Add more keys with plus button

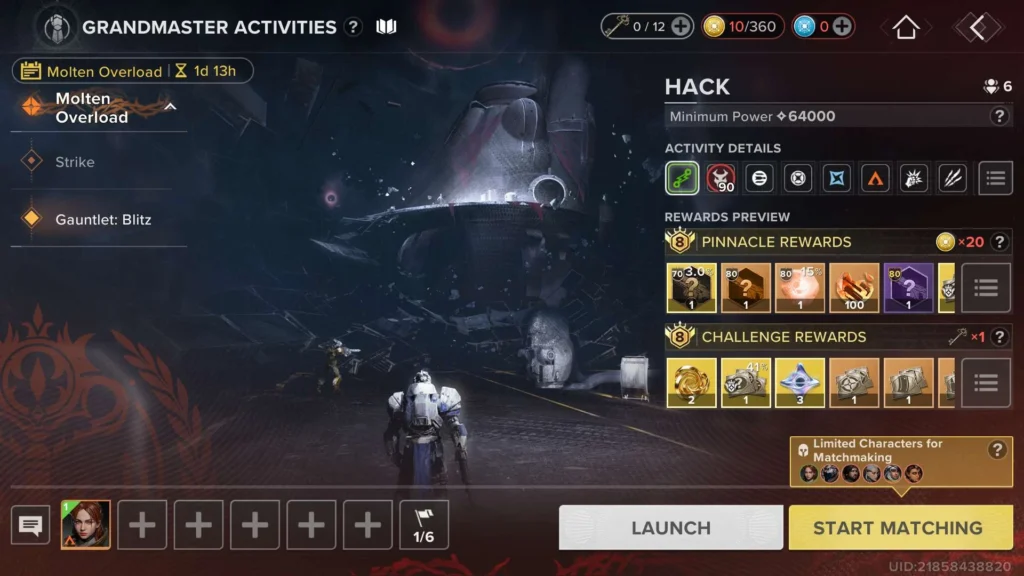[x=680, y=27]
